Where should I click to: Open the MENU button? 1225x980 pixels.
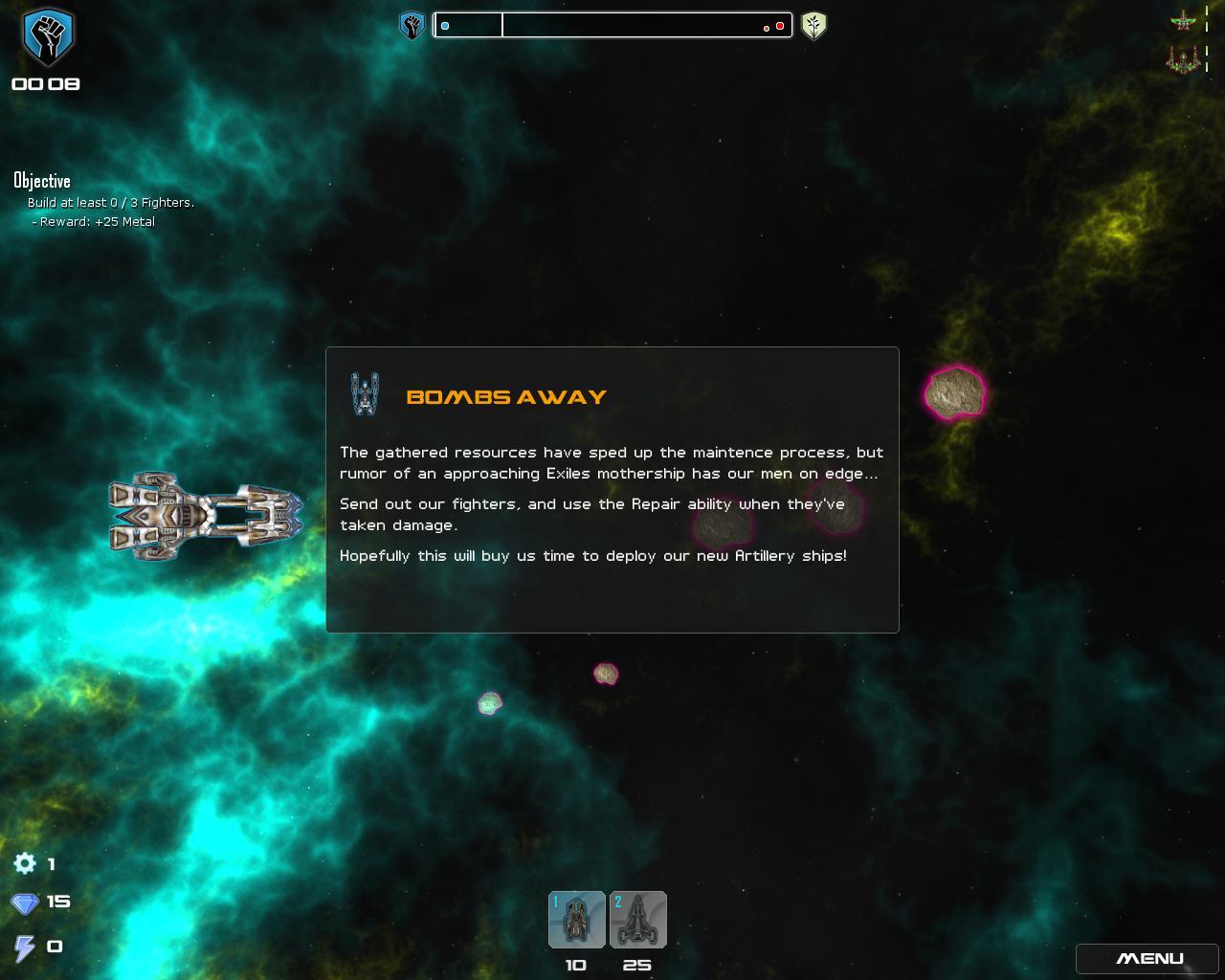[x=1149, y=958]
